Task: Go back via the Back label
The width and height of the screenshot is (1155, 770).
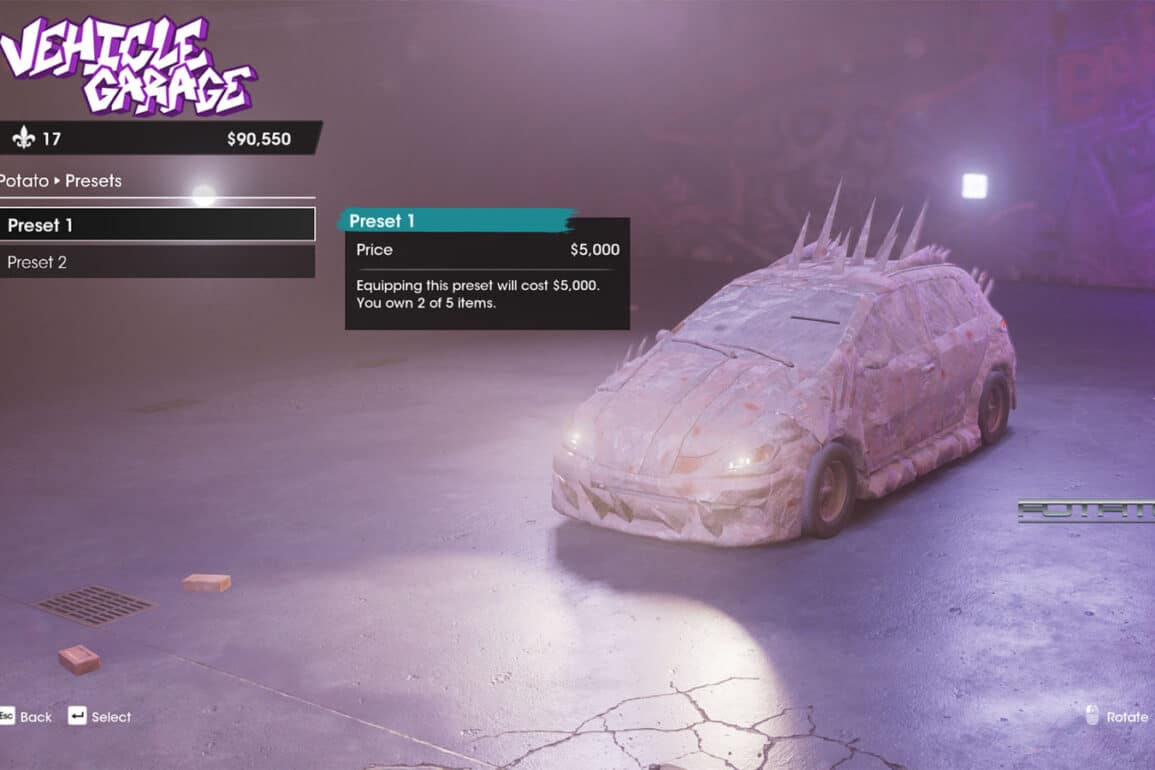Action: [x=35, y=717]
